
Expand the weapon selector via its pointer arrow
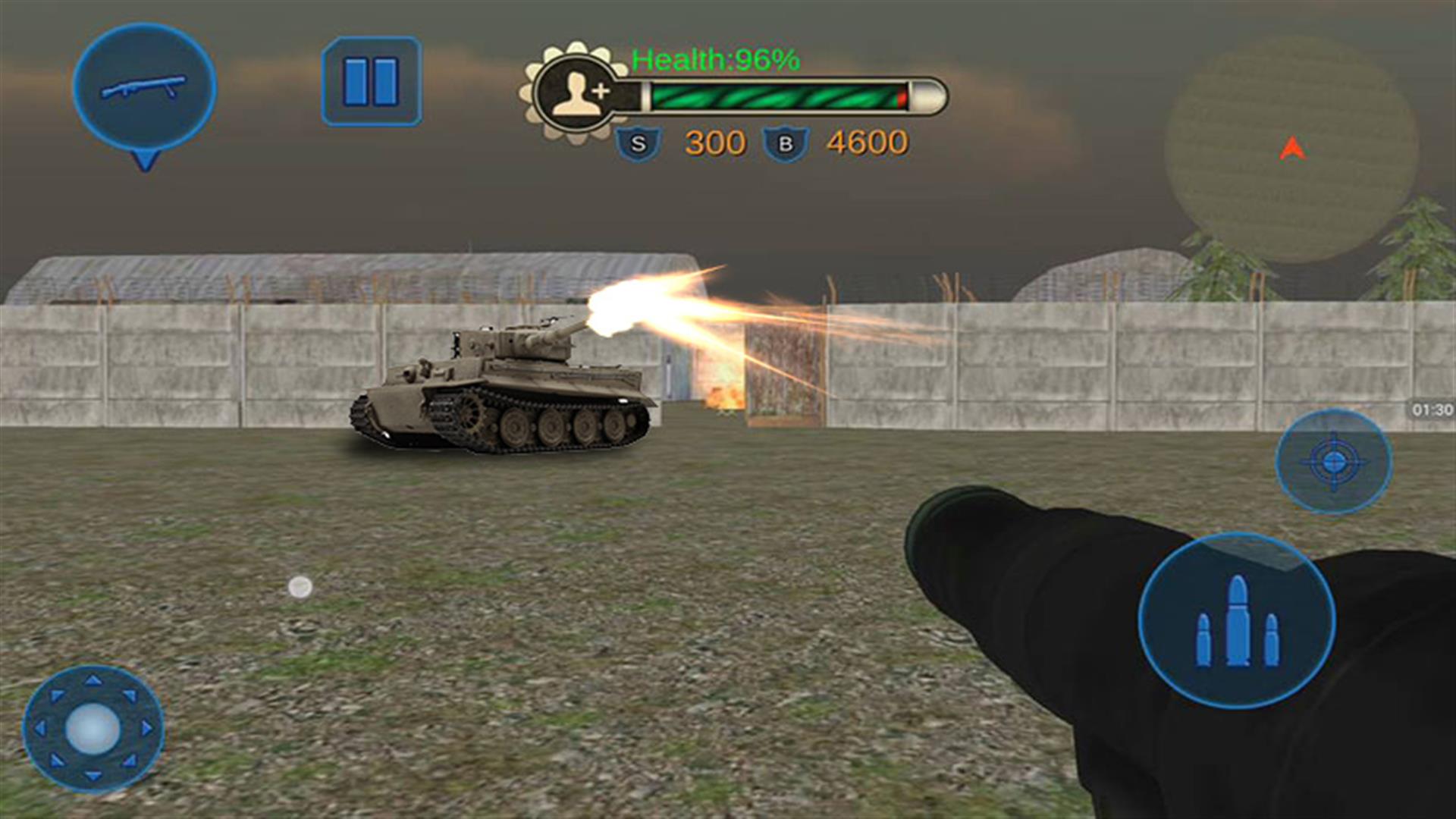pyautogui.click(x=146, y=159)
